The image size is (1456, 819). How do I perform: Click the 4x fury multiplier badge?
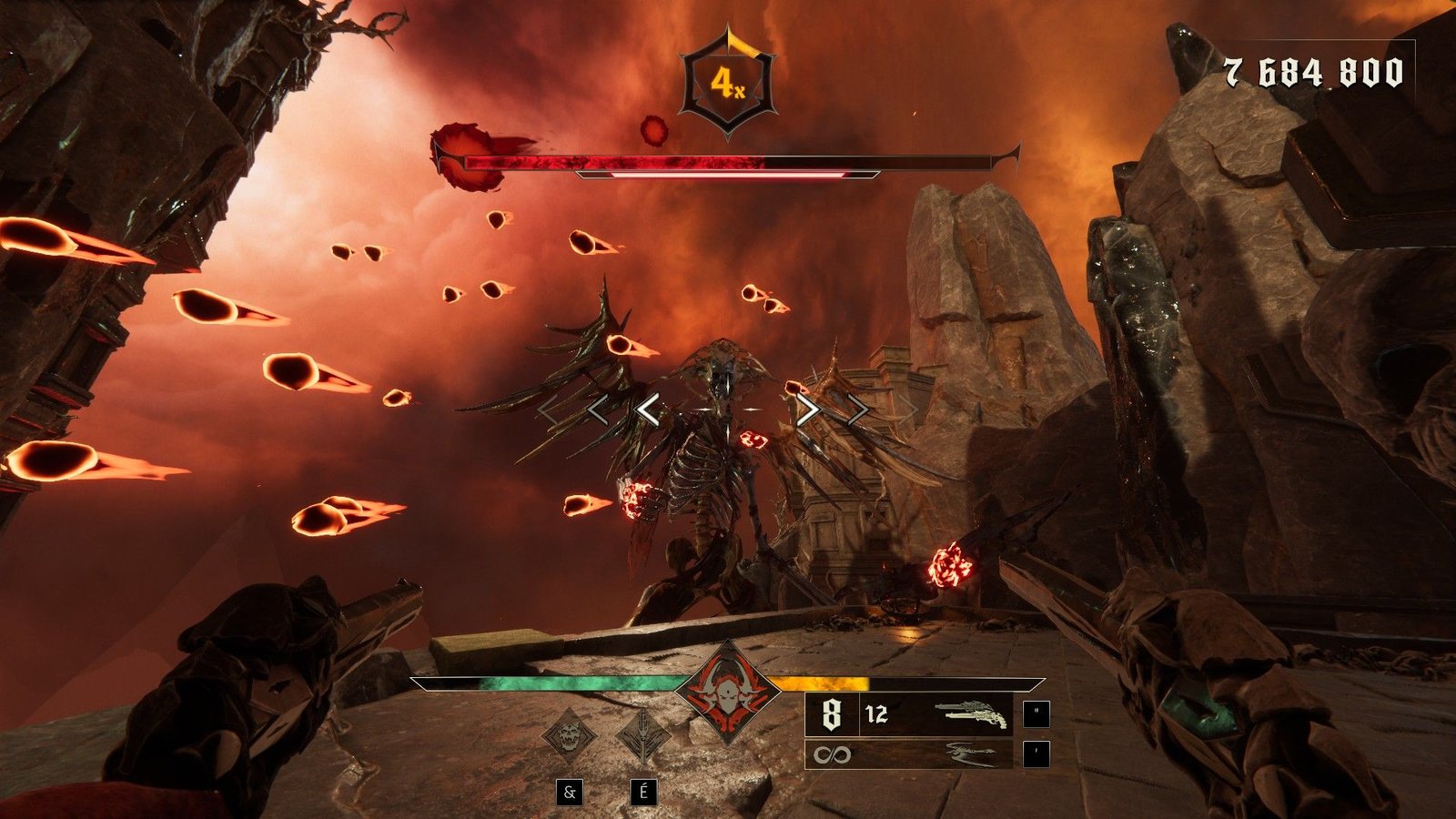tap(727, 84)
